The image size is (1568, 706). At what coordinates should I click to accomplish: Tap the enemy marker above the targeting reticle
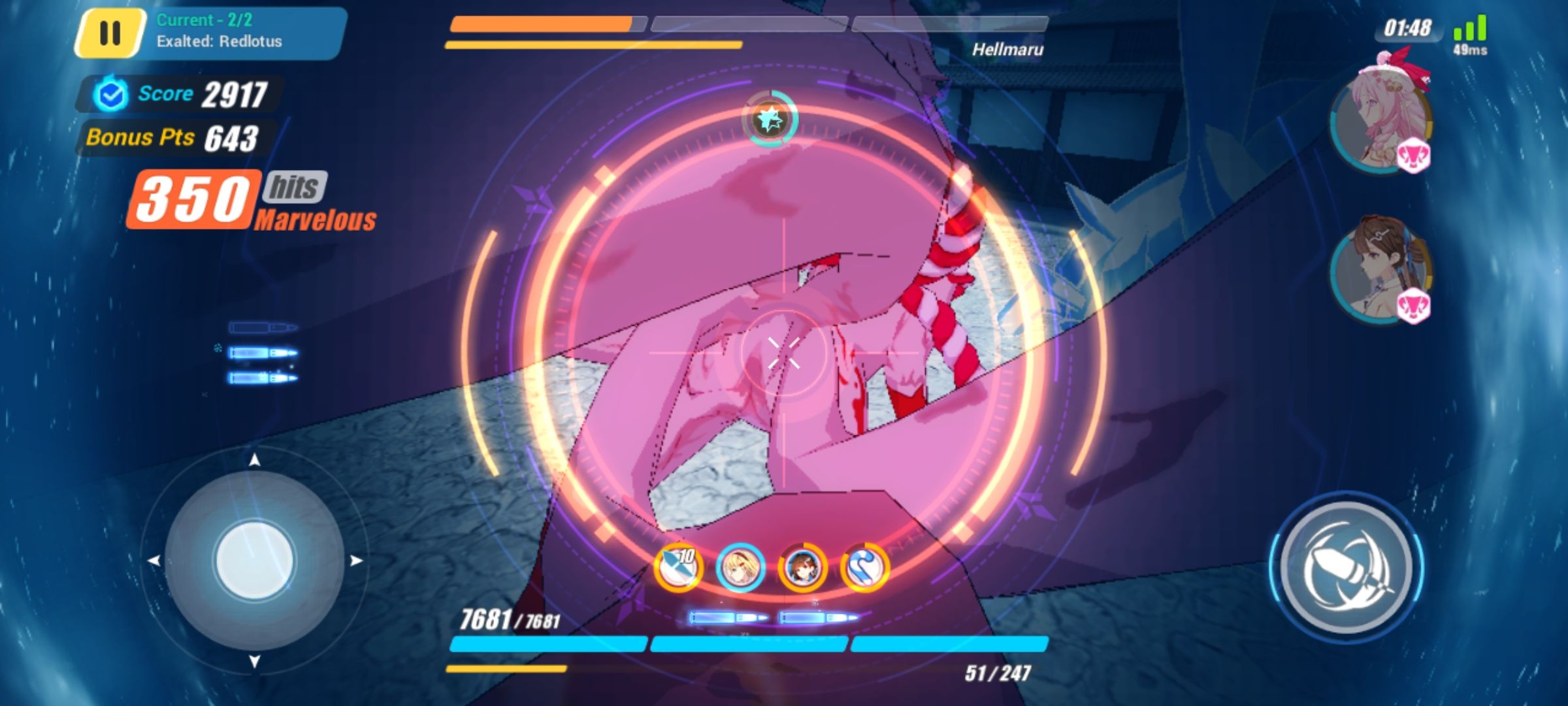tap(770, 120)
